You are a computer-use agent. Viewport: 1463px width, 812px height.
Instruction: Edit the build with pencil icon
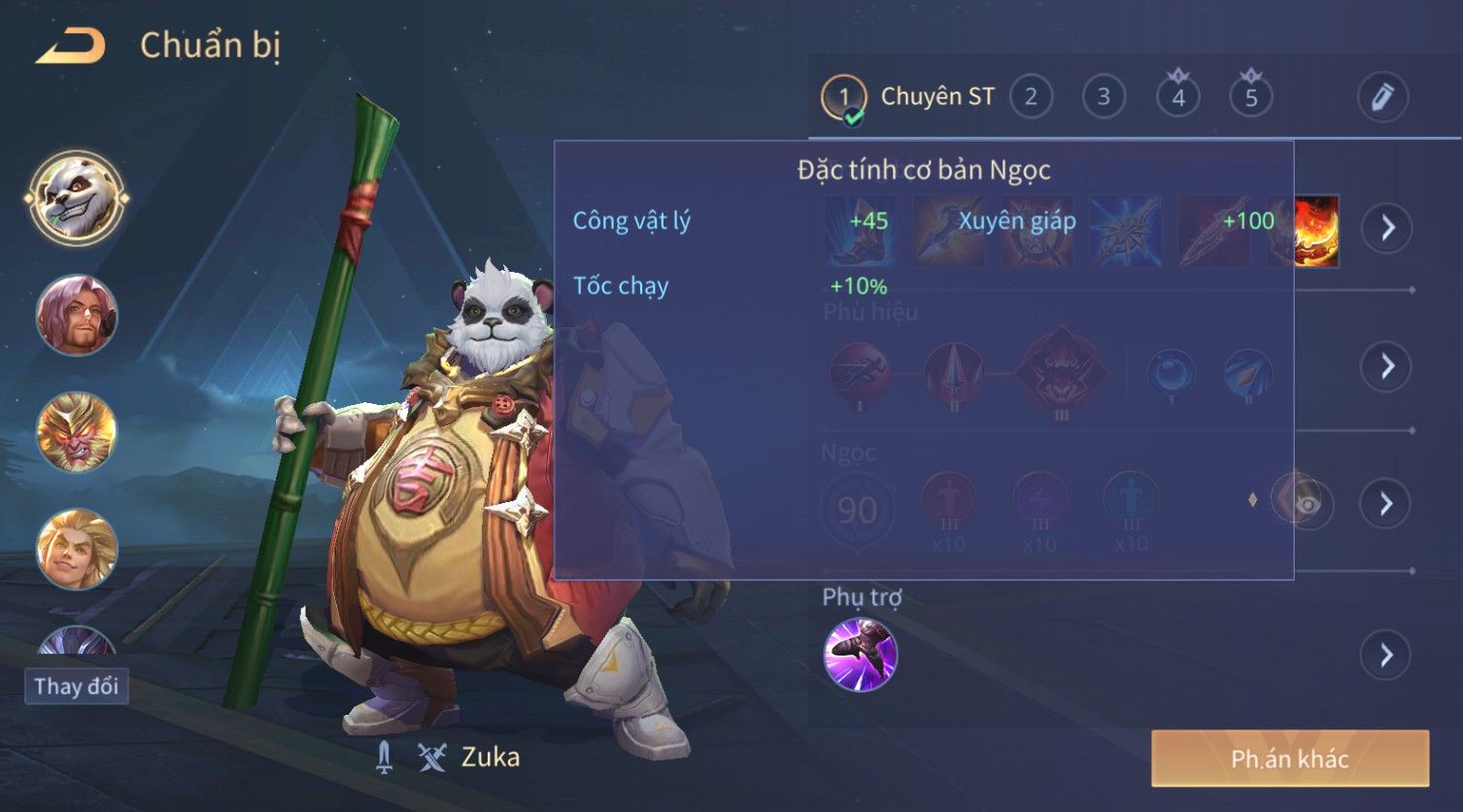[x=1382, y=97]
